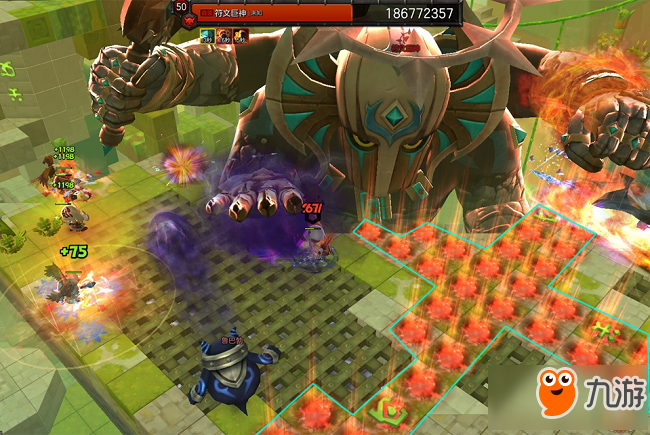Select the orange flame status effect icon
The height and width of the screenshot is (435, 650).
click(240, 36)
